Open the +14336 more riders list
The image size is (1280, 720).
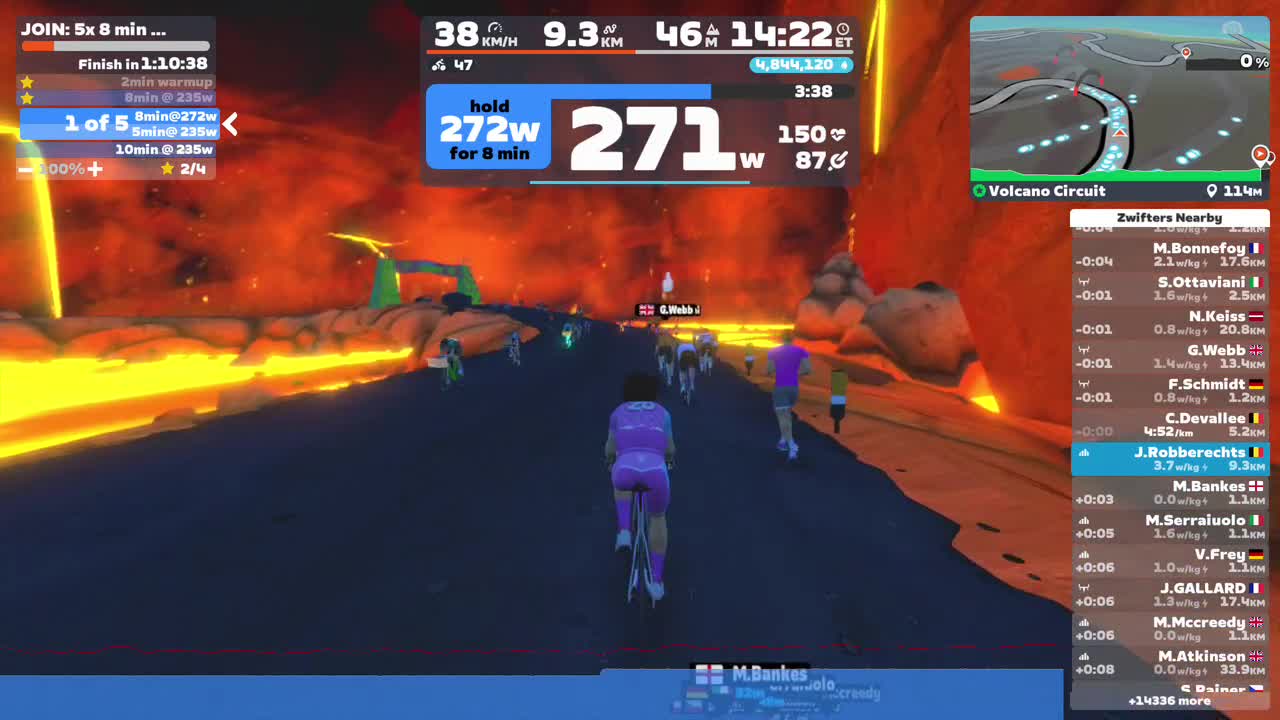pyautogui.click(x=1169, y=701)
